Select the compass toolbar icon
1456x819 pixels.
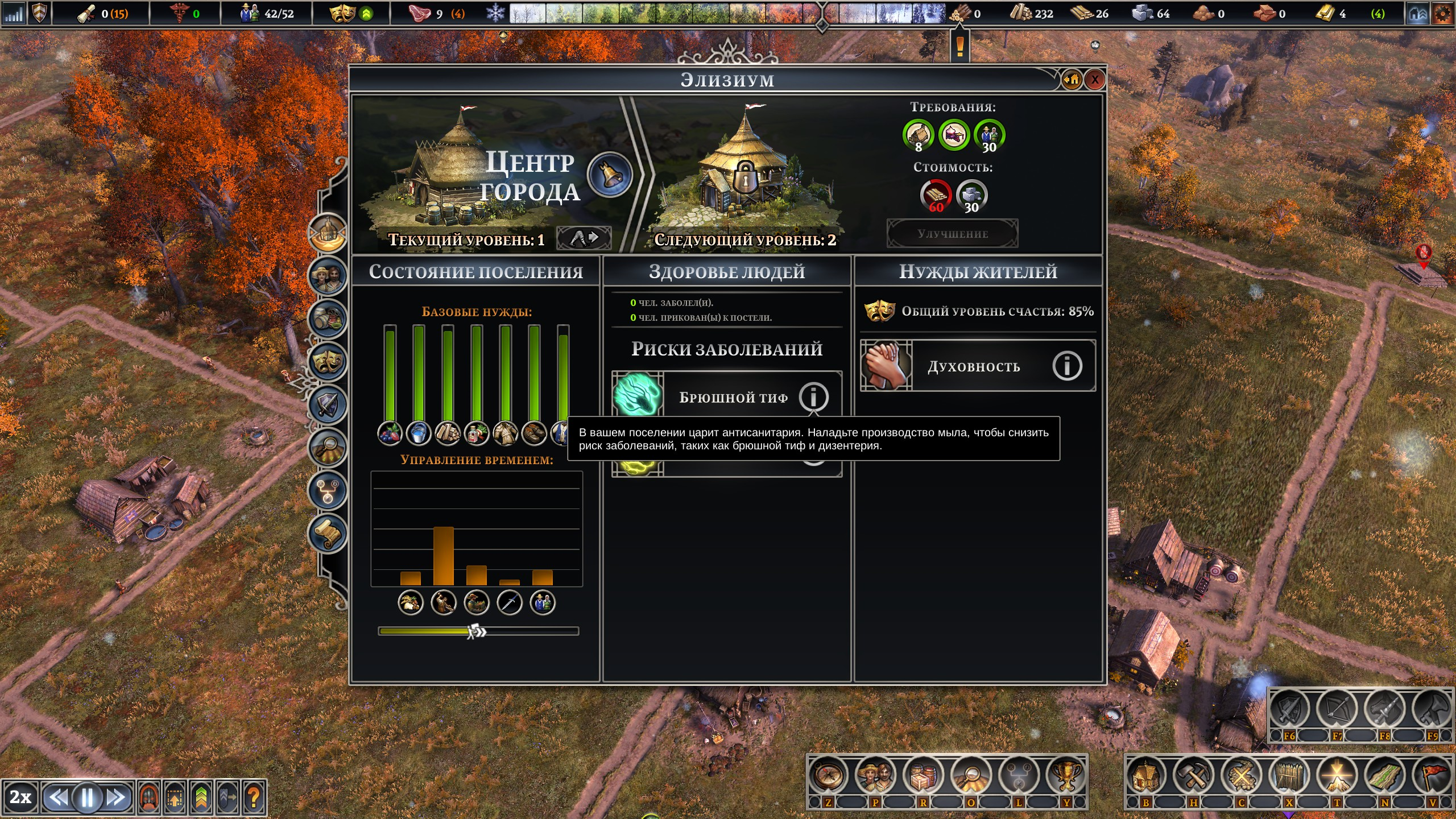[828, 775]
